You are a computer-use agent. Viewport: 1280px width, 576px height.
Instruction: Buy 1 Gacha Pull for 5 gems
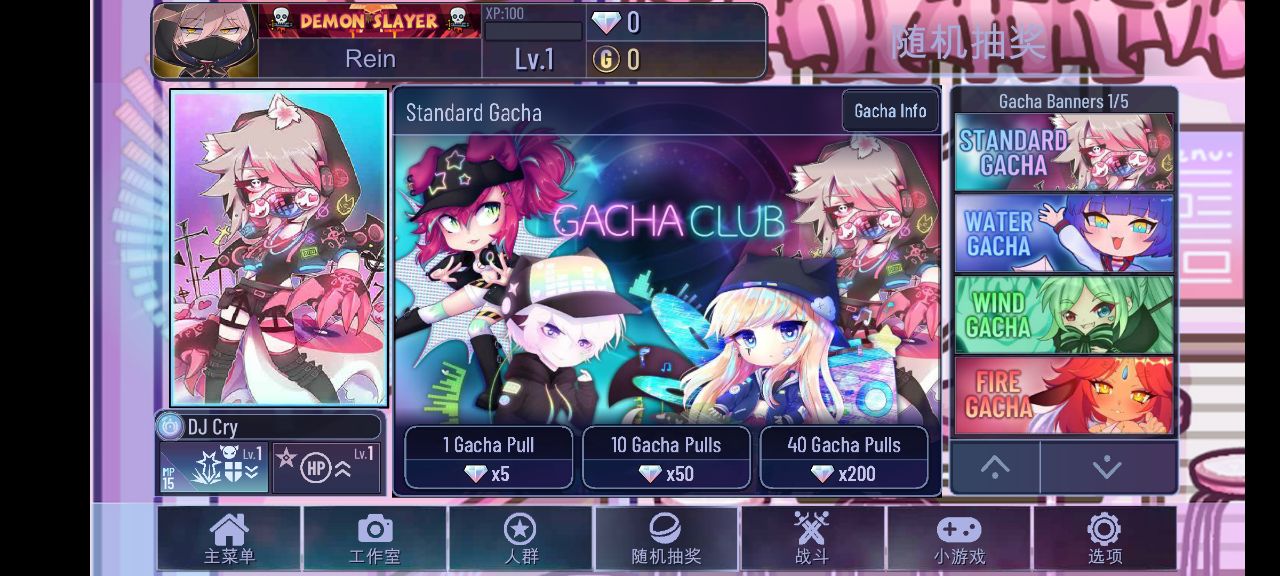(x=488, y=458)
